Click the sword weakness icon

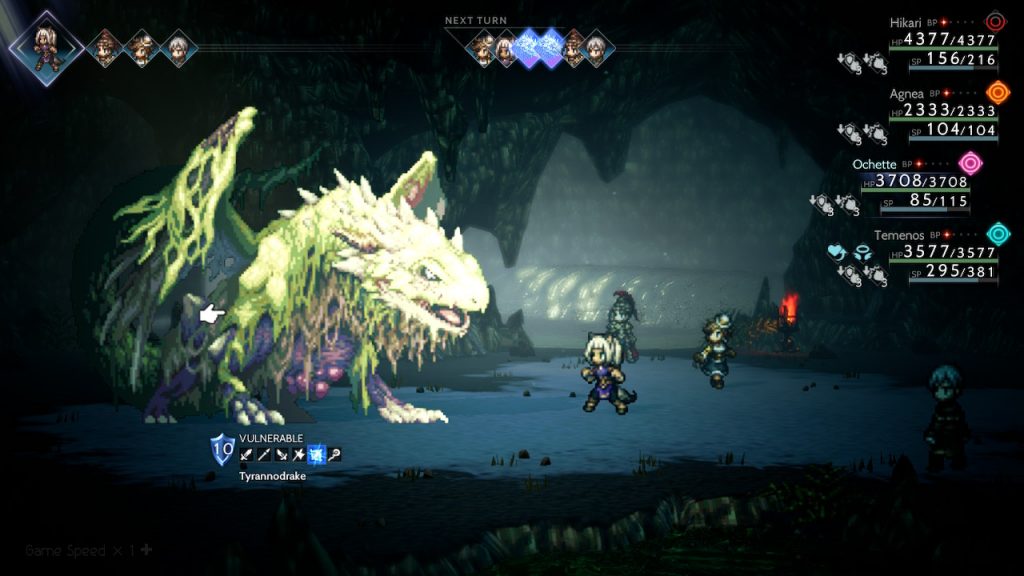[246, 455]
